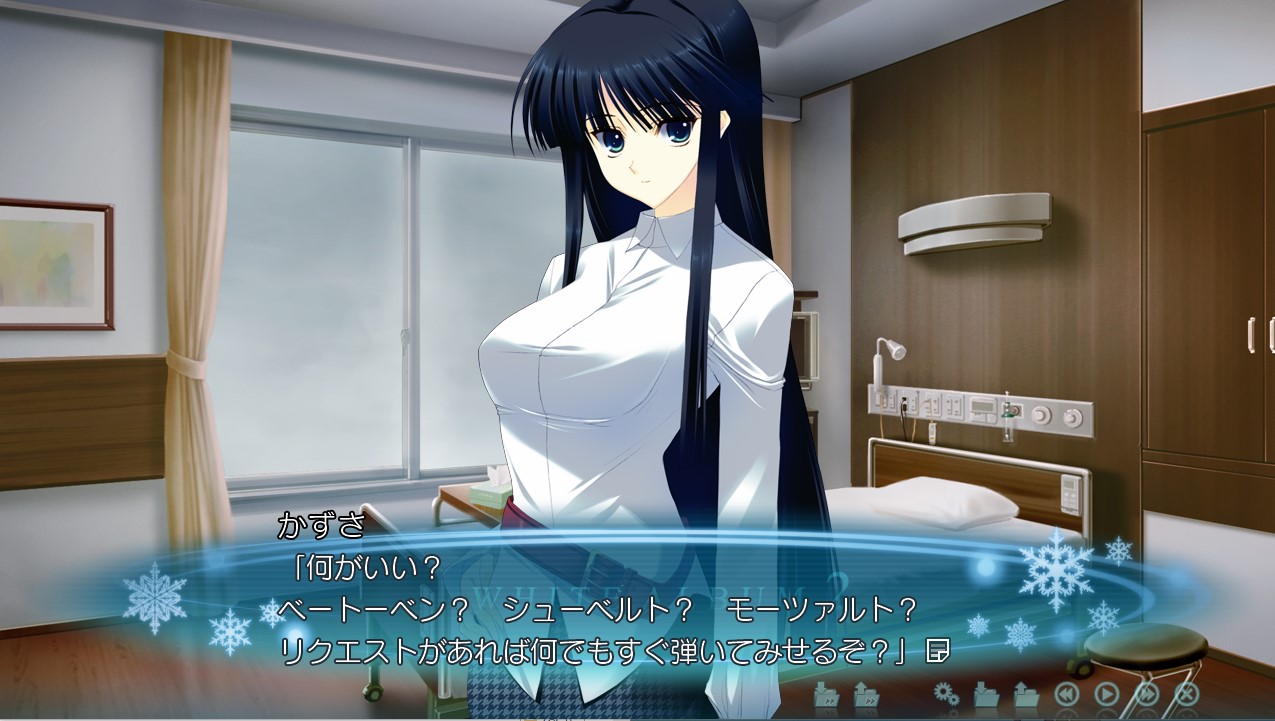The height and width of the screenshot is (721, 1275).
Task: Click the quick load folder icon
Action: pos(866,692)
